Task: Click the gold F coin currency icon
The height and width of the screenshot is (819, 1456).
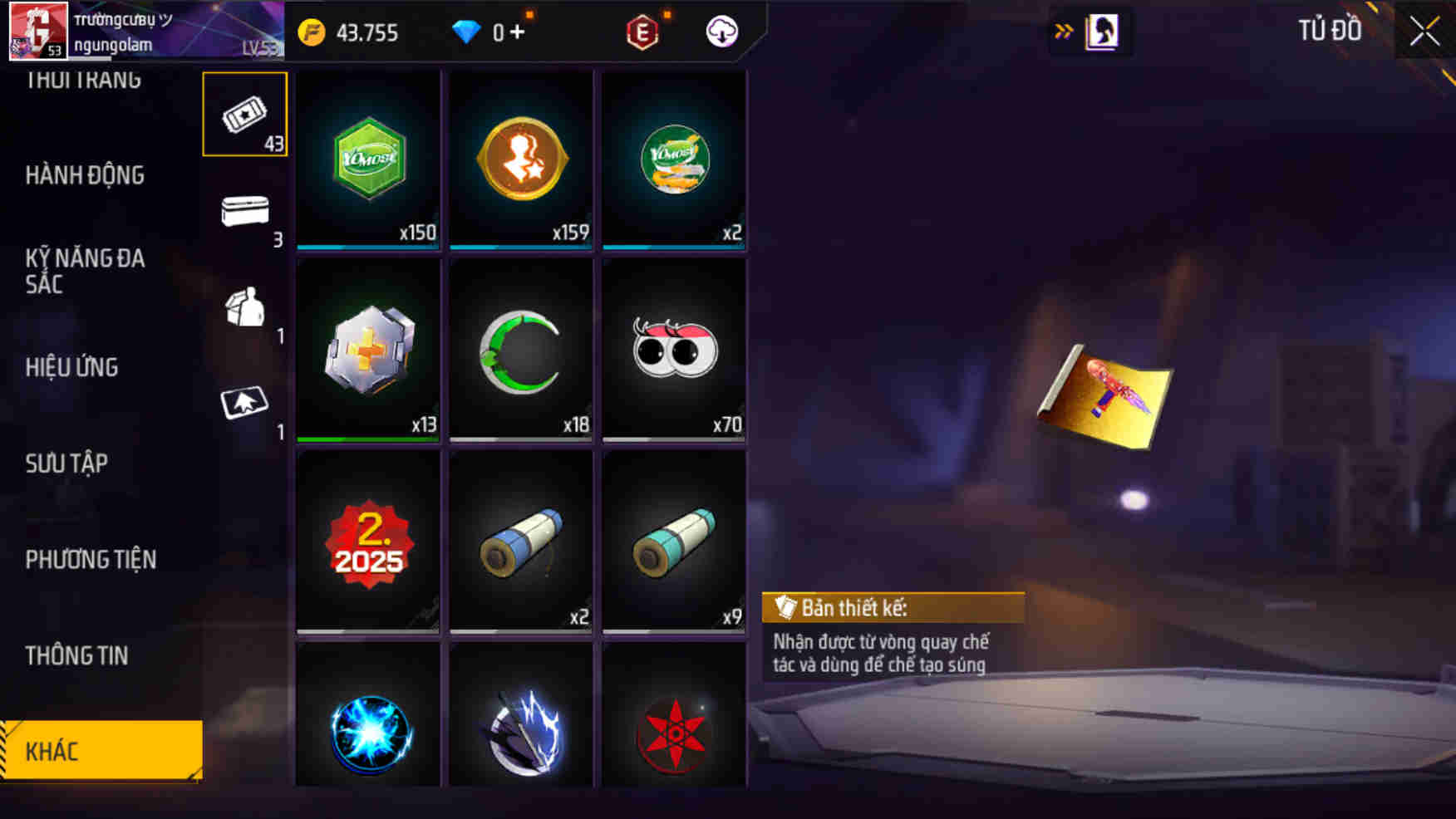Action: (x=312, y=33)
